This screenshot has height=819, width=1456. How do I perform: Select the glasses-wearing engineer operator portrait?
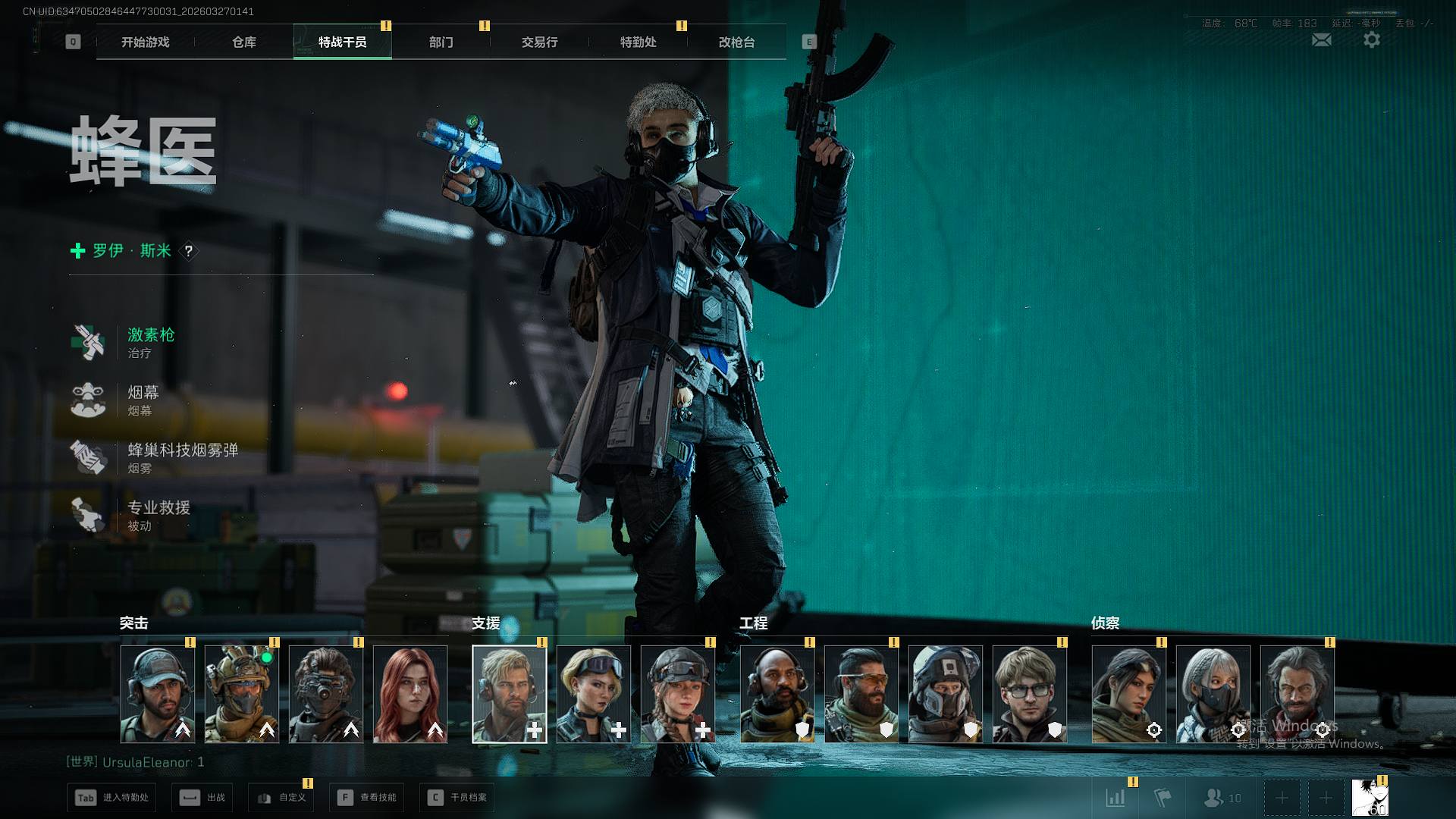click(x=1029, y=694)
